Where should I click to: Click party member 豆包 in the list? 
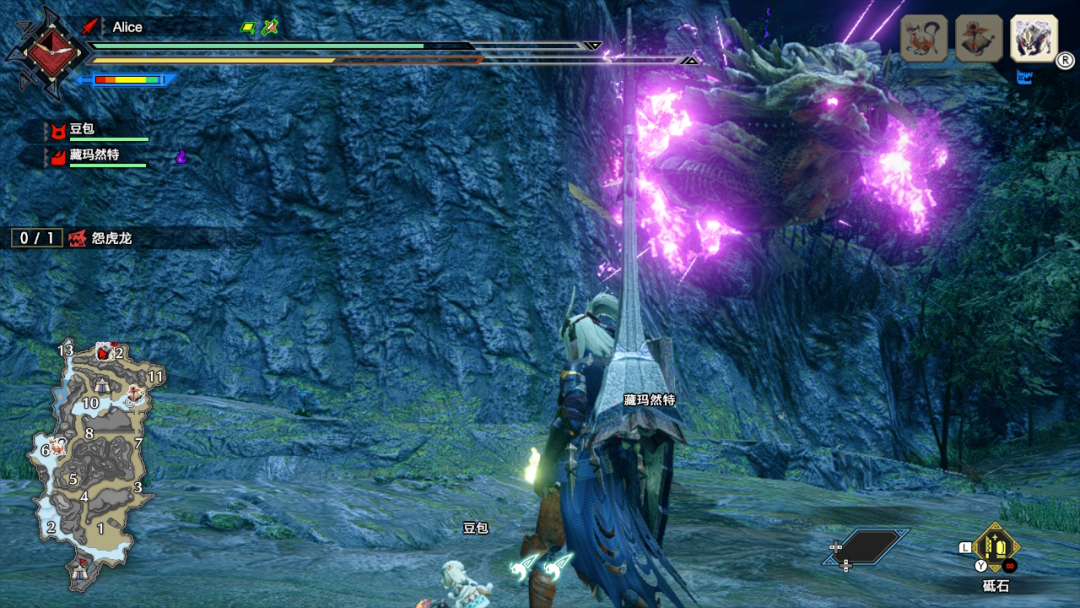tap(80, 131)
